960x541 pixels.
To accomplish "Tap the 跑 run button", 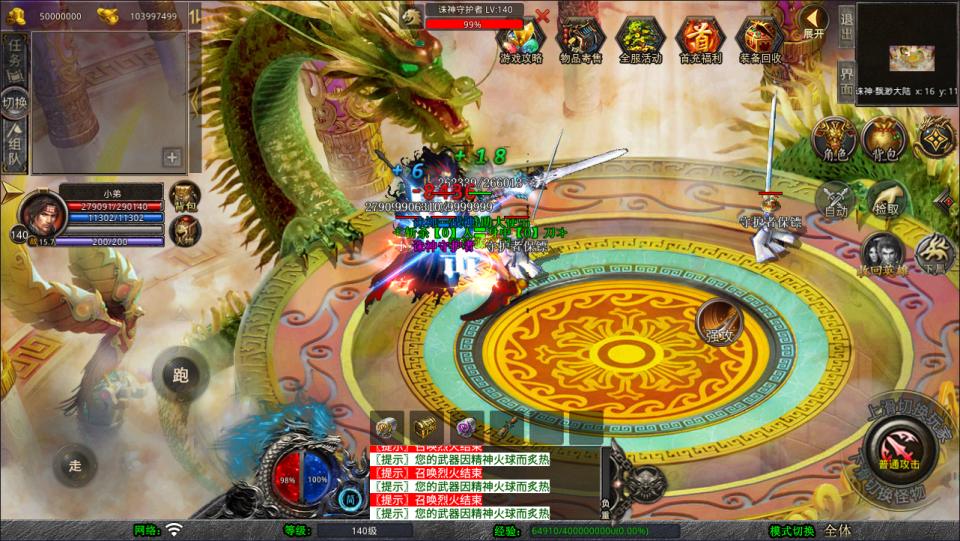I will coord(181,375).
